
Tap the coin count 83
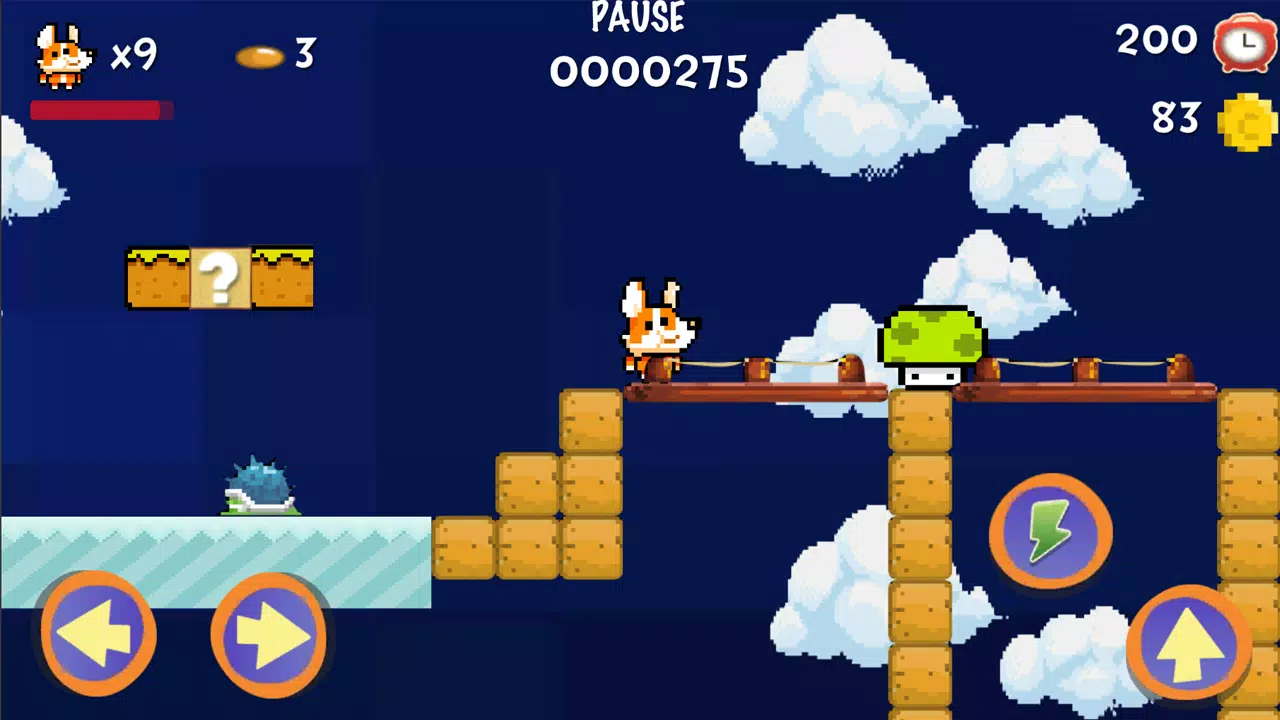[x=1174, y=118]
